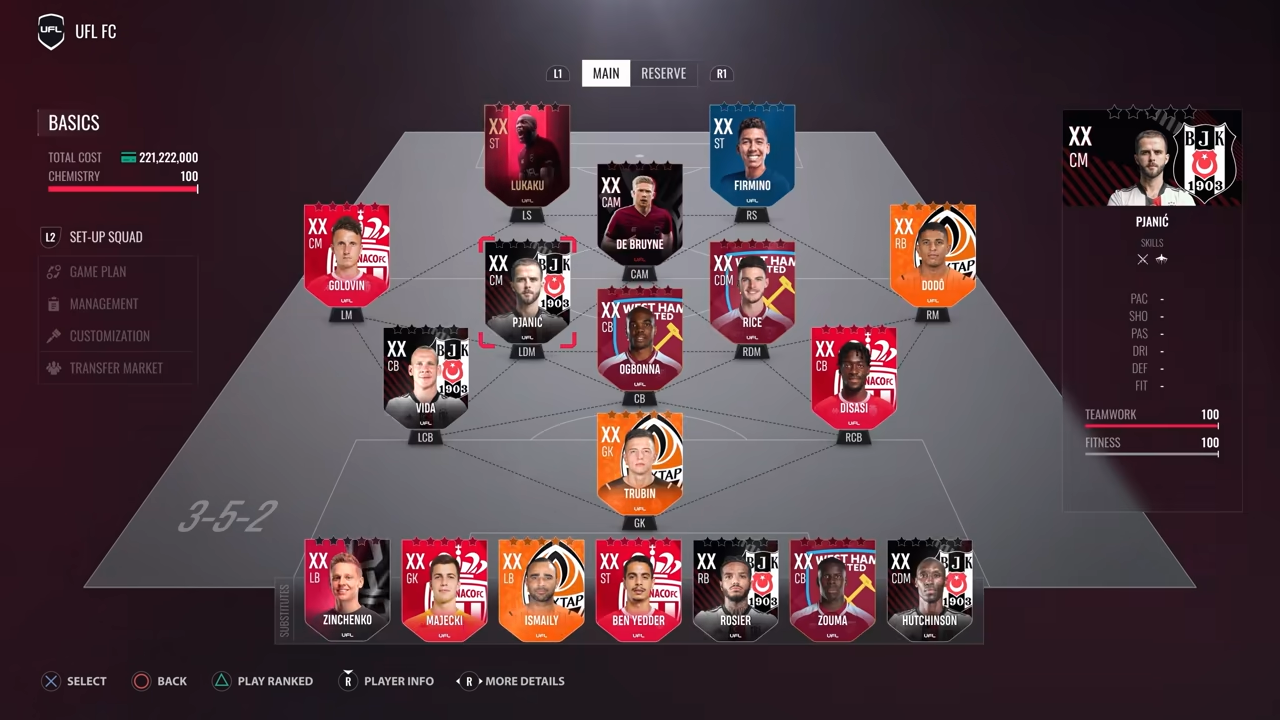Select the Game Plan tactics icon

[x=53, y=271]
